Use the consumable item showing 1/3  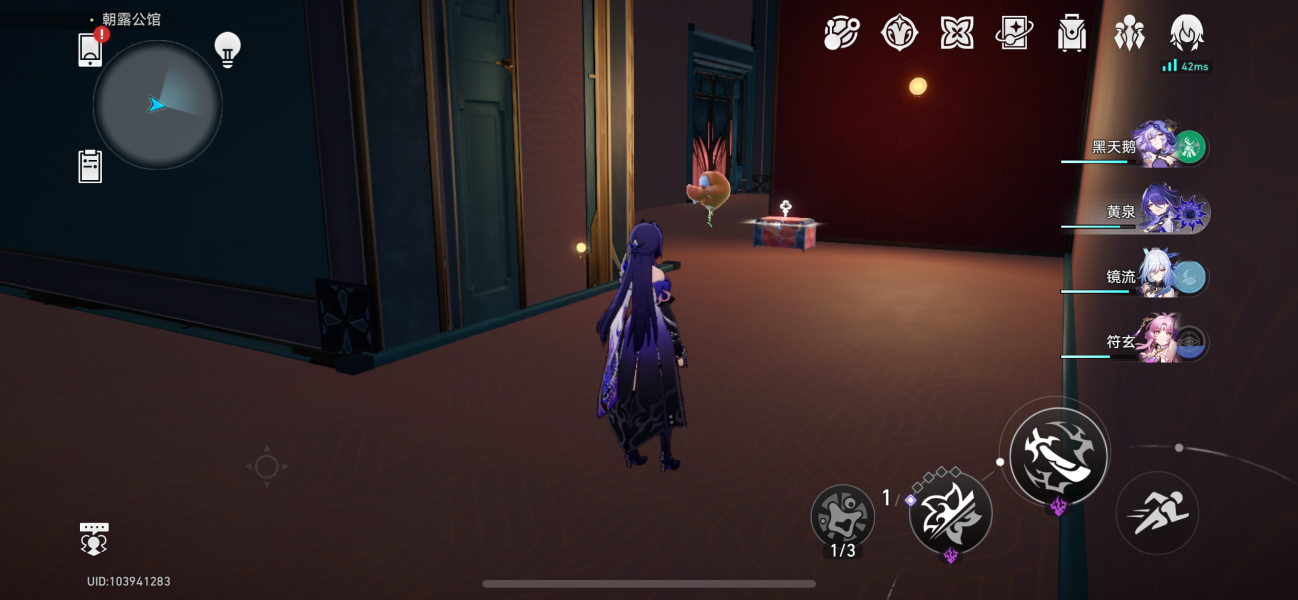click(x=843, y=517)
